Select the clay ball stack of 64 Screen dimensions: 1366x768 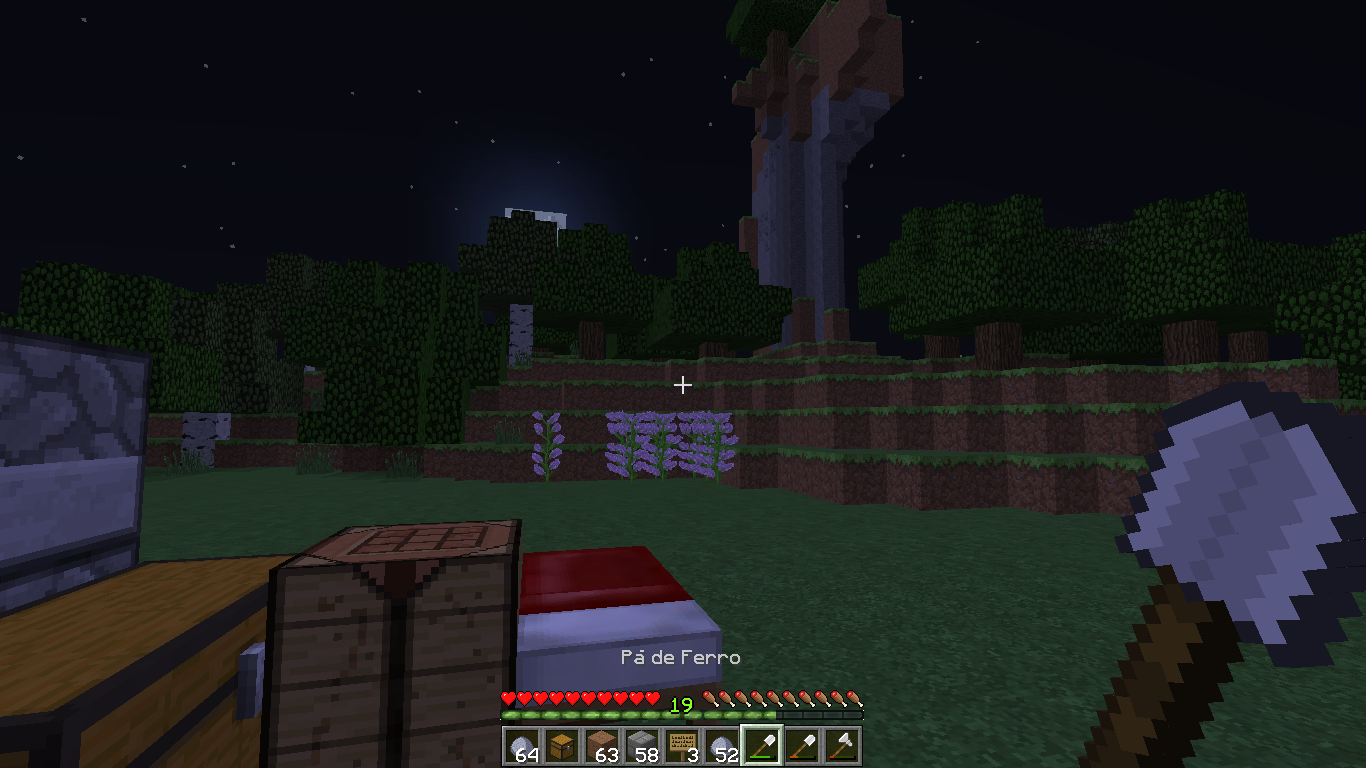pos(522,746)
